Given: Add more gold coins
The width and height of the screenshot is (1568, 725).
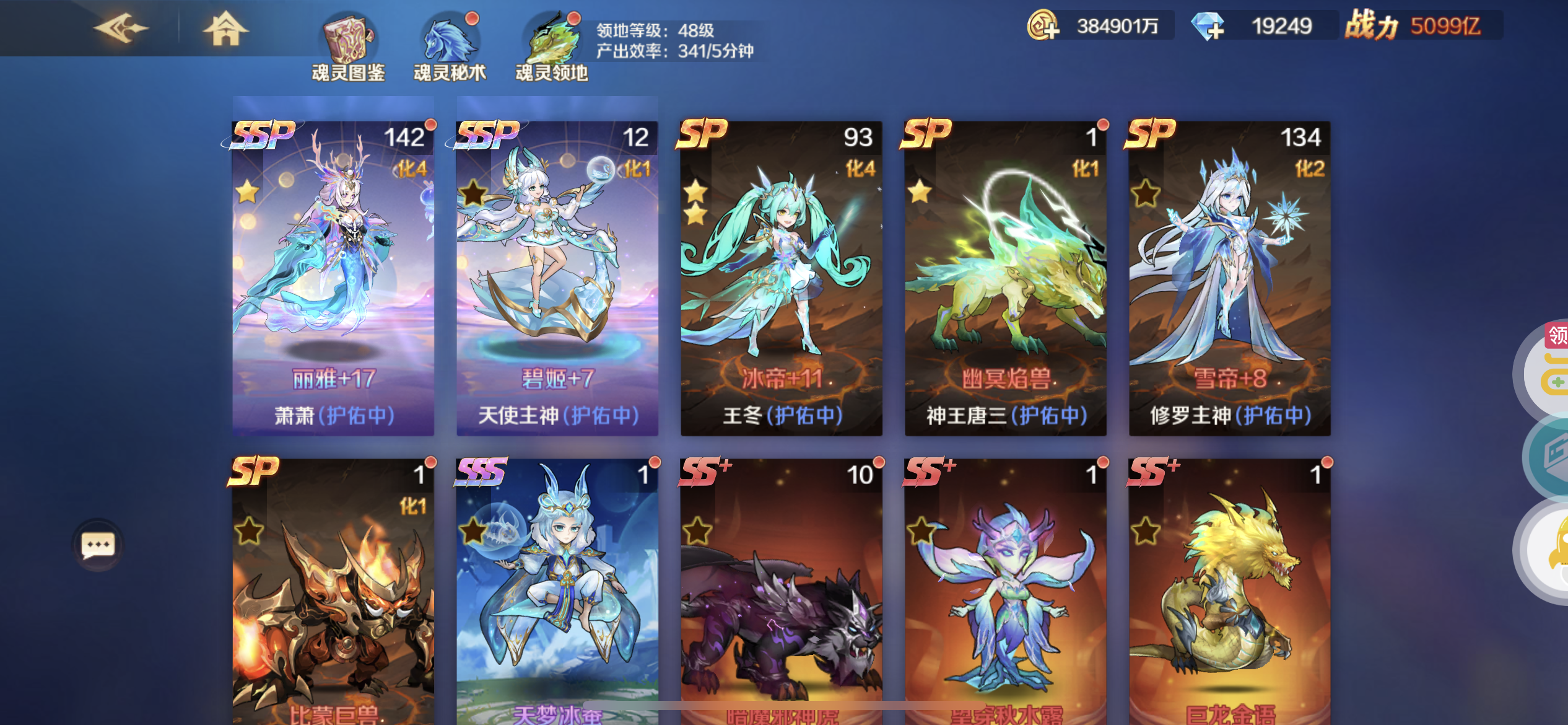Looking at the screenshot, I should [x=1044, y=26].
